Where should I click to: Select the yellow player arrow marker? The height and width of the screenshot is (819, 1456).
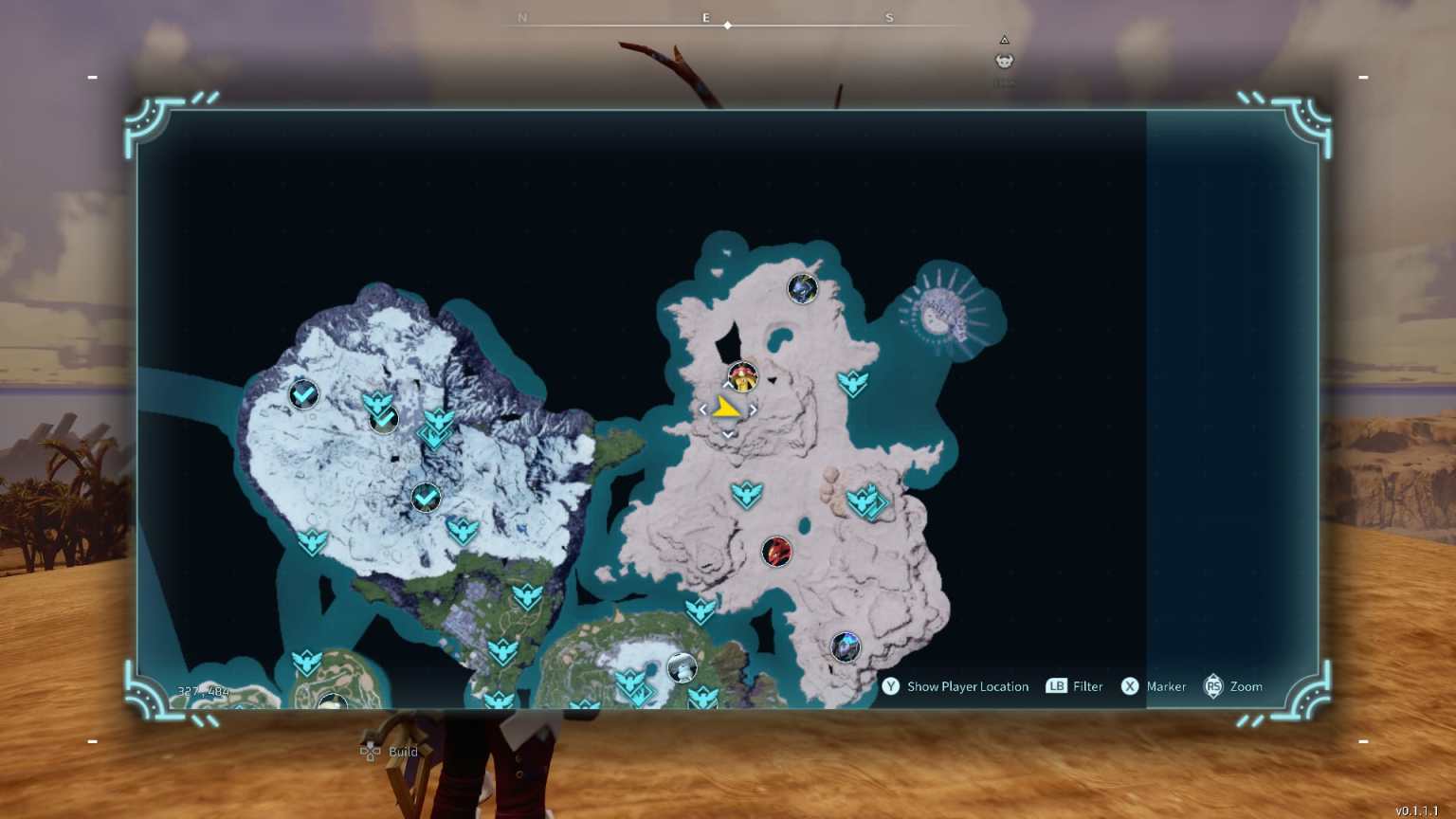(728, 409)
